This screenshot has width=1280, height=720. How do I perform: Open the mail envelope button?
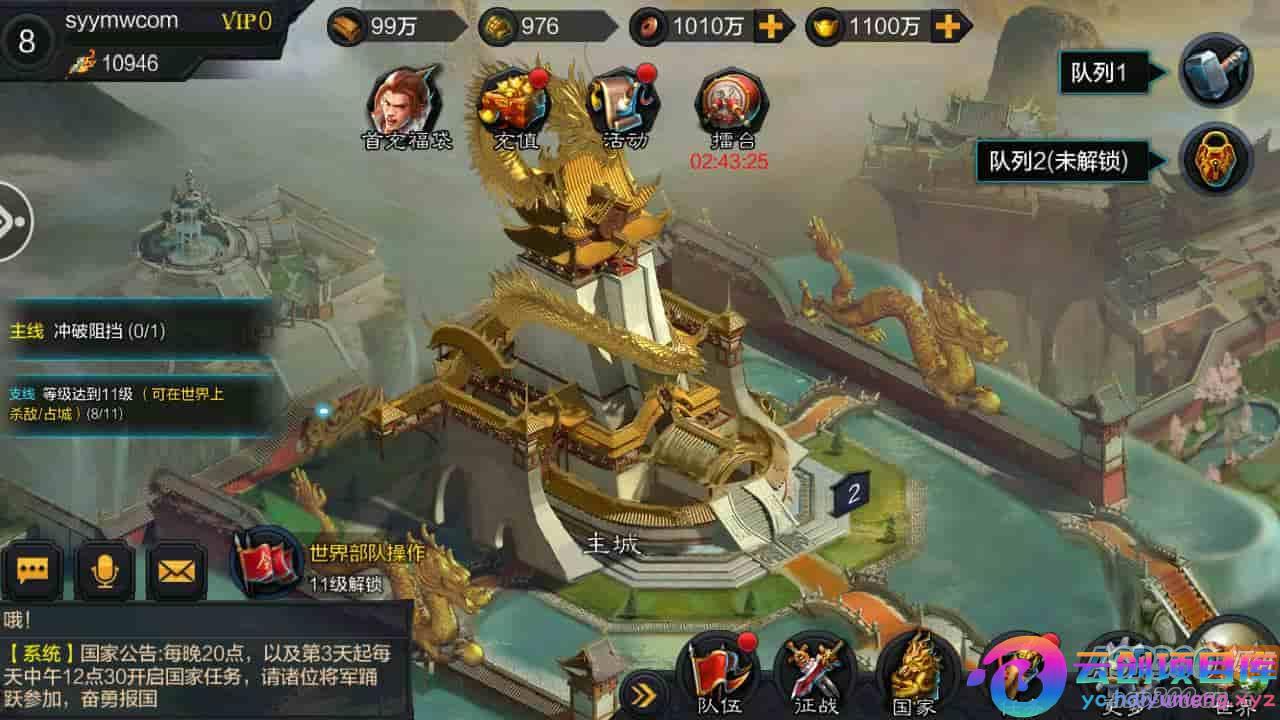click(177, 570)
